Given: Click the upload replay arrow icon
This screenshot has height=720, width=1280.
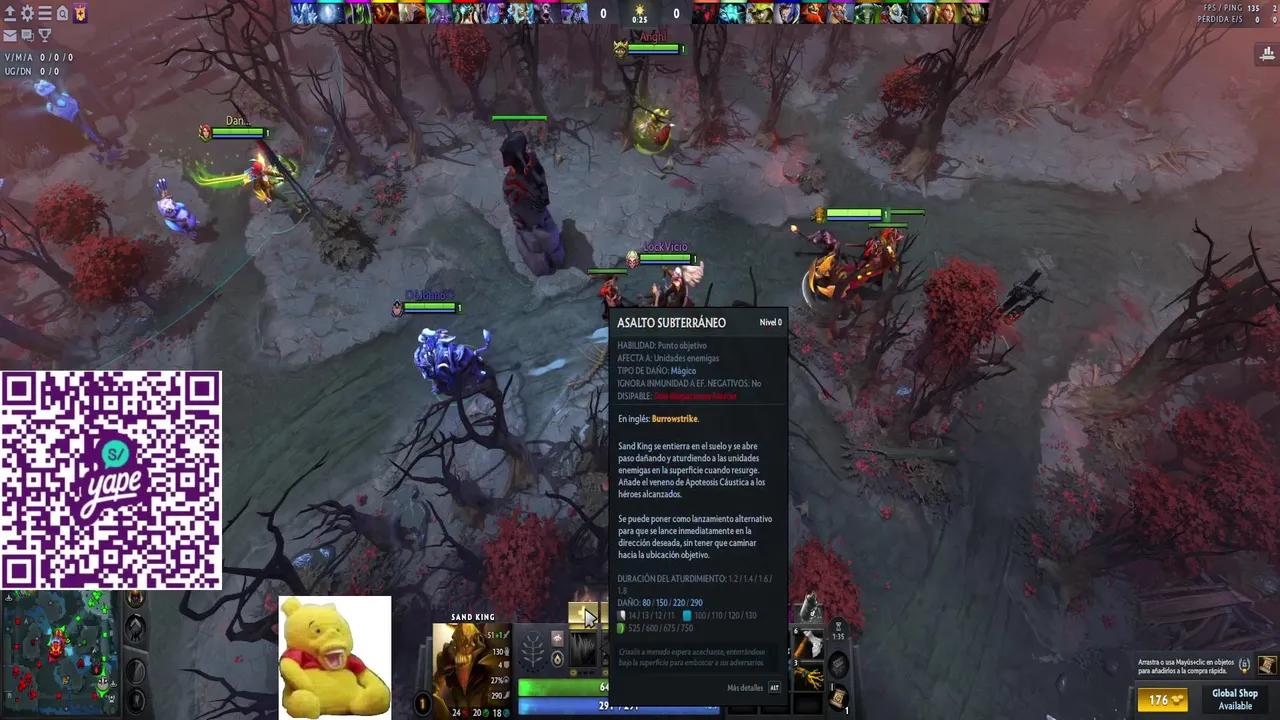Looking at the screenshot, I should point(9,13).
